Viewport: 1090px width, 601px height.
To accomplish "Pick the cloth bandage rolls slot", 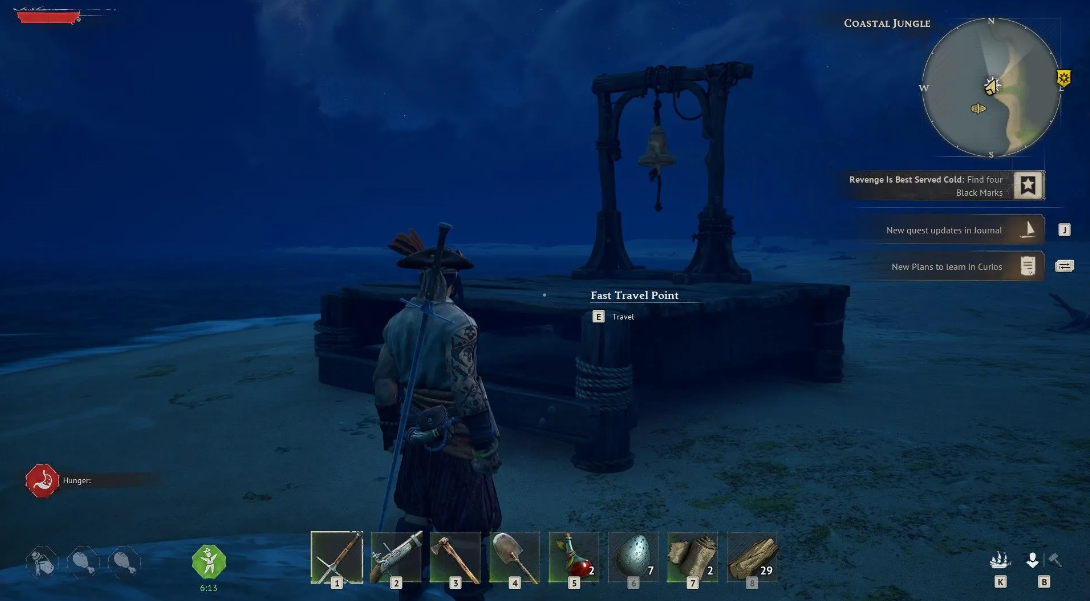I will pos(692,556).
